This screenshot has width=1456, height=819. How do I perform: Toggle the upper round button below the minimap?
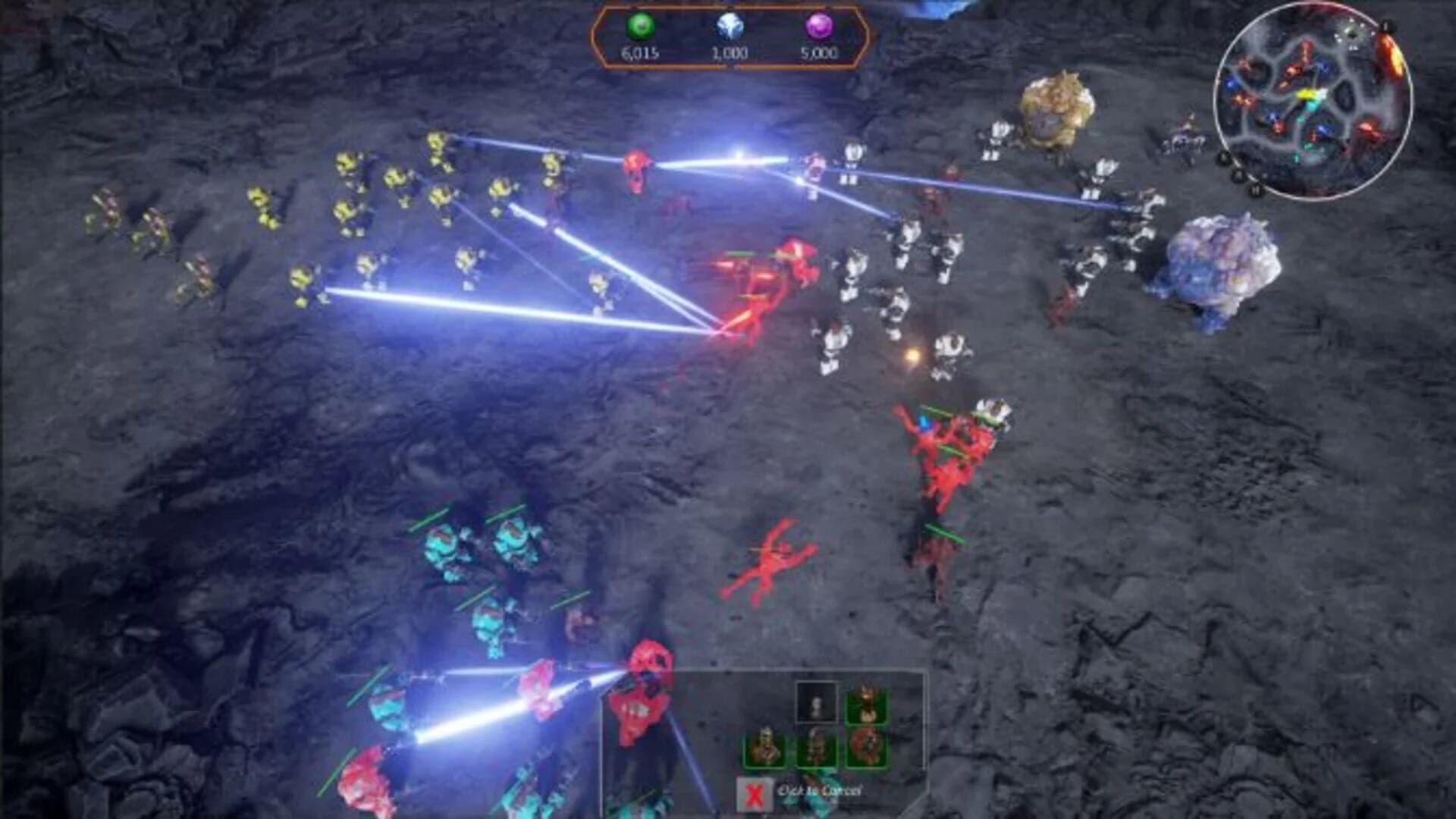click(x=1224, y=156)
